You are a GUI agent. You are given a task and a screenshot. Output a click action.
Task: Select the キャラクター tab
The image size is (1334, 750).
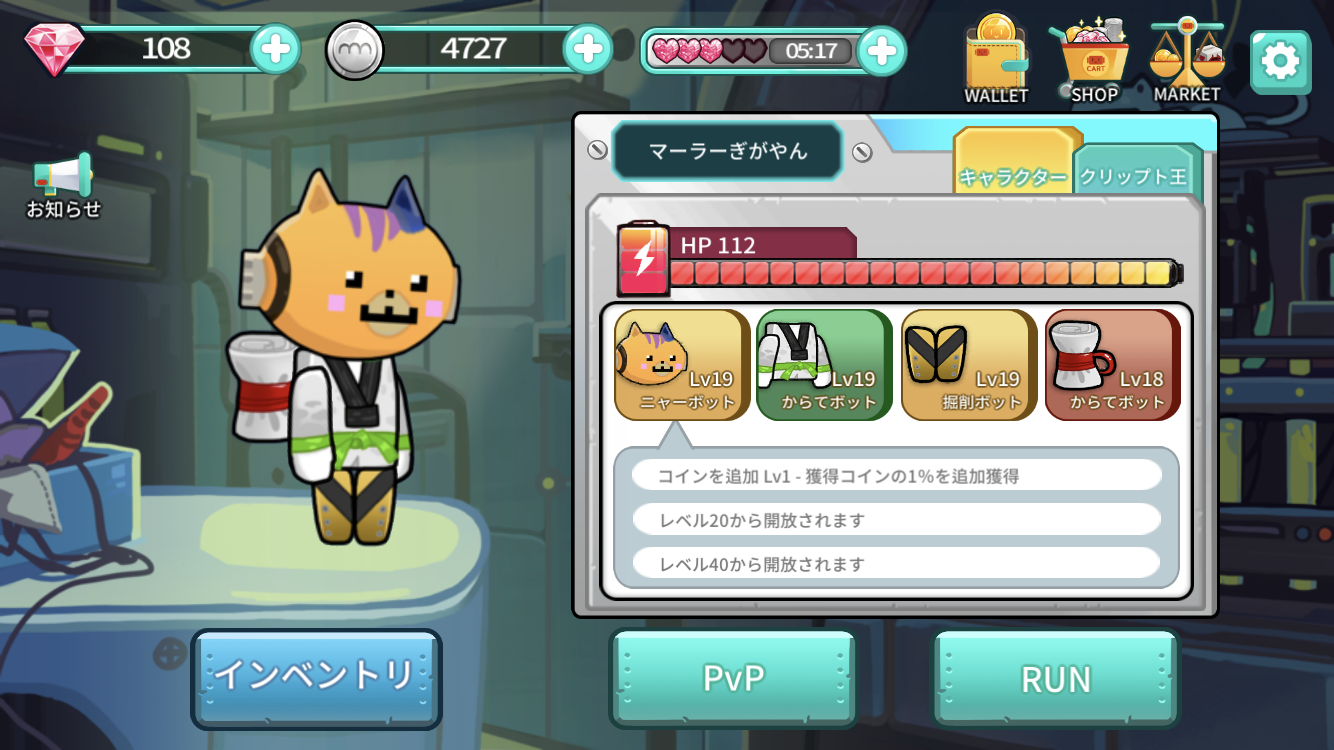(1013, 174)
